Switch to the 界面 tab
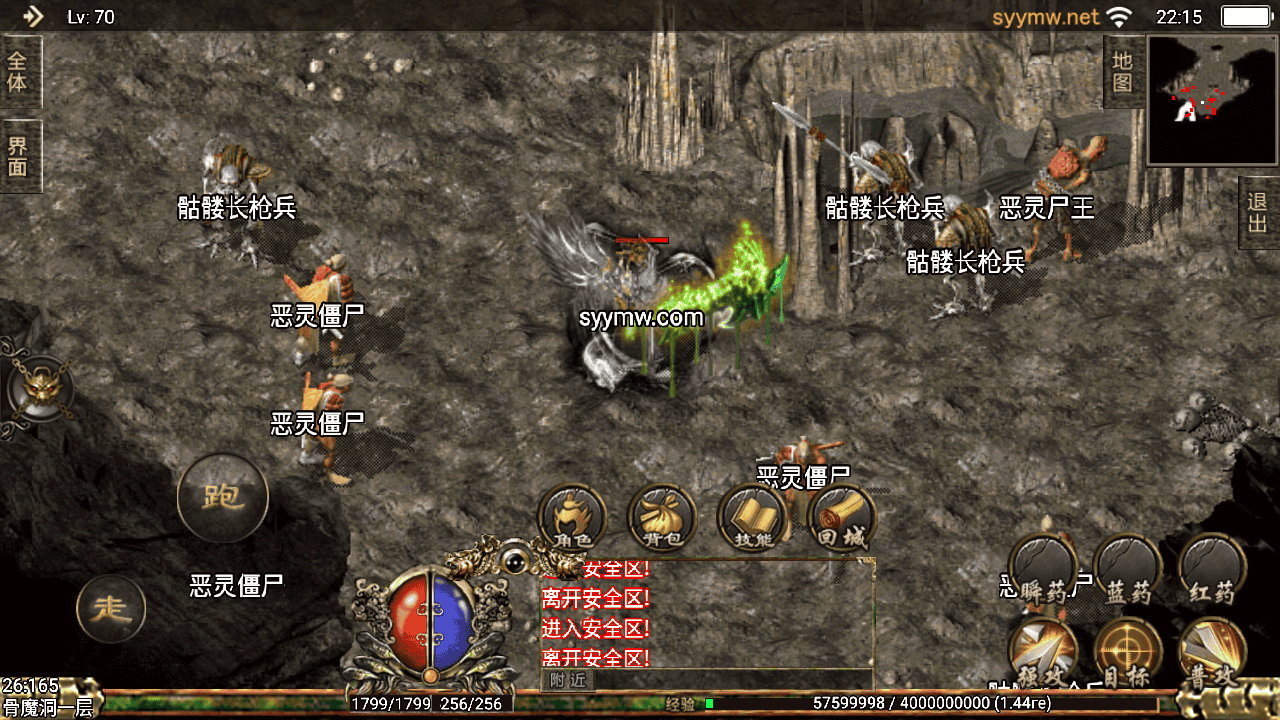 [19, 155]
